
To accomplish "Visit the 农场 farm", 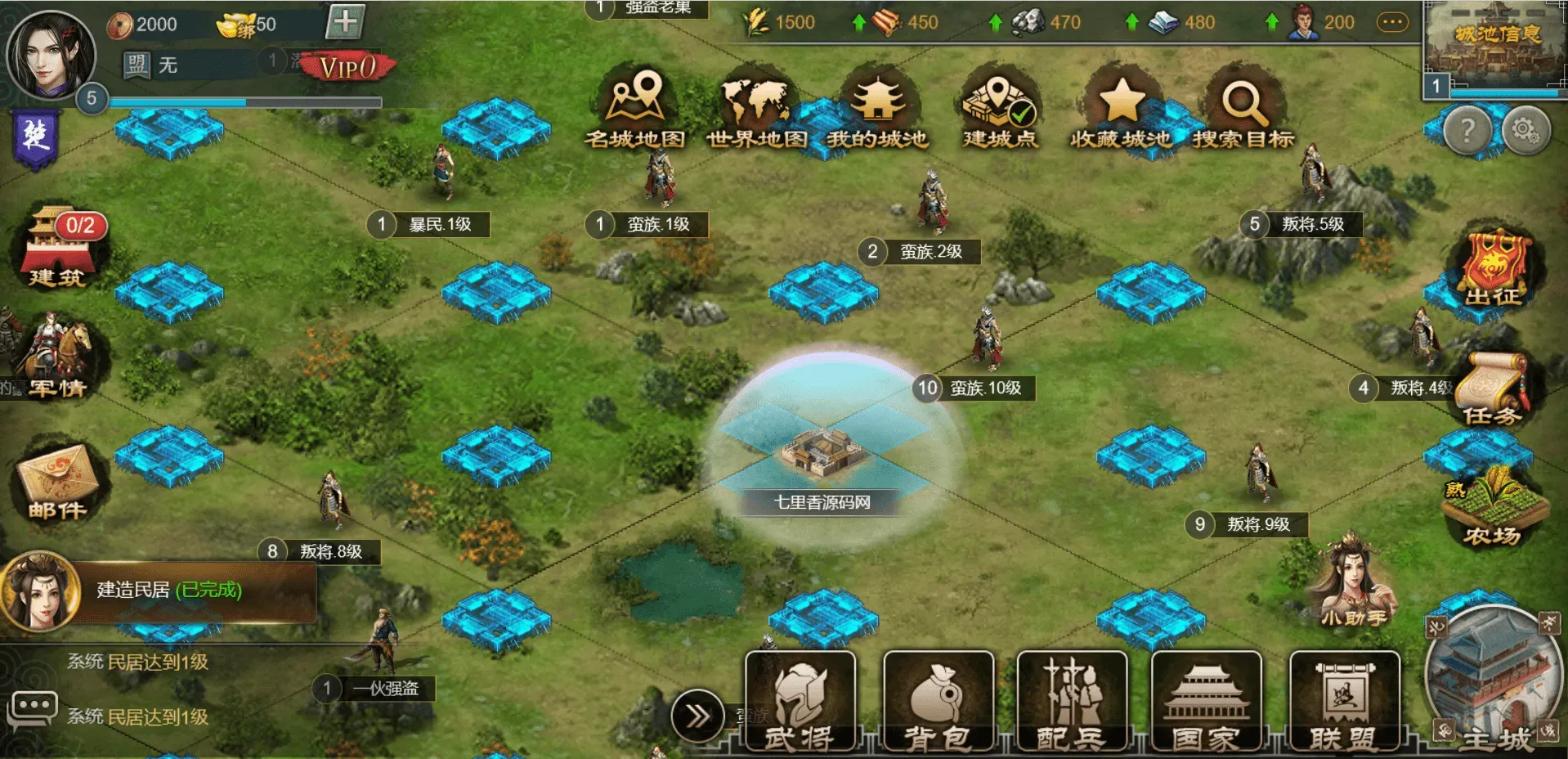I will (1493, 507).
